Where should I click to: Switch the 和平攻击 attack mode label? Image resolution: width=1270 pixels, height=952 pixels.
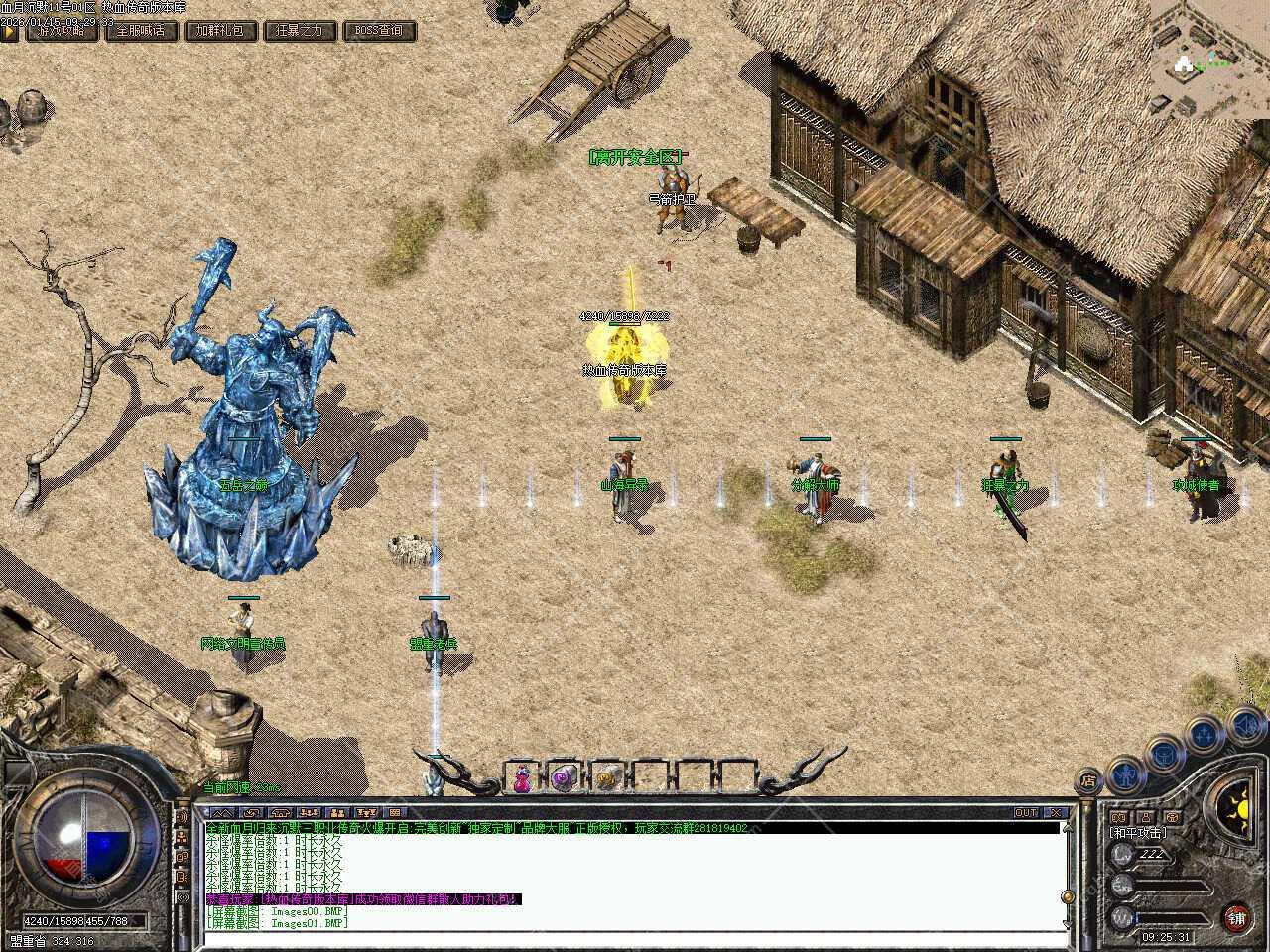(x=1138, y=833)
